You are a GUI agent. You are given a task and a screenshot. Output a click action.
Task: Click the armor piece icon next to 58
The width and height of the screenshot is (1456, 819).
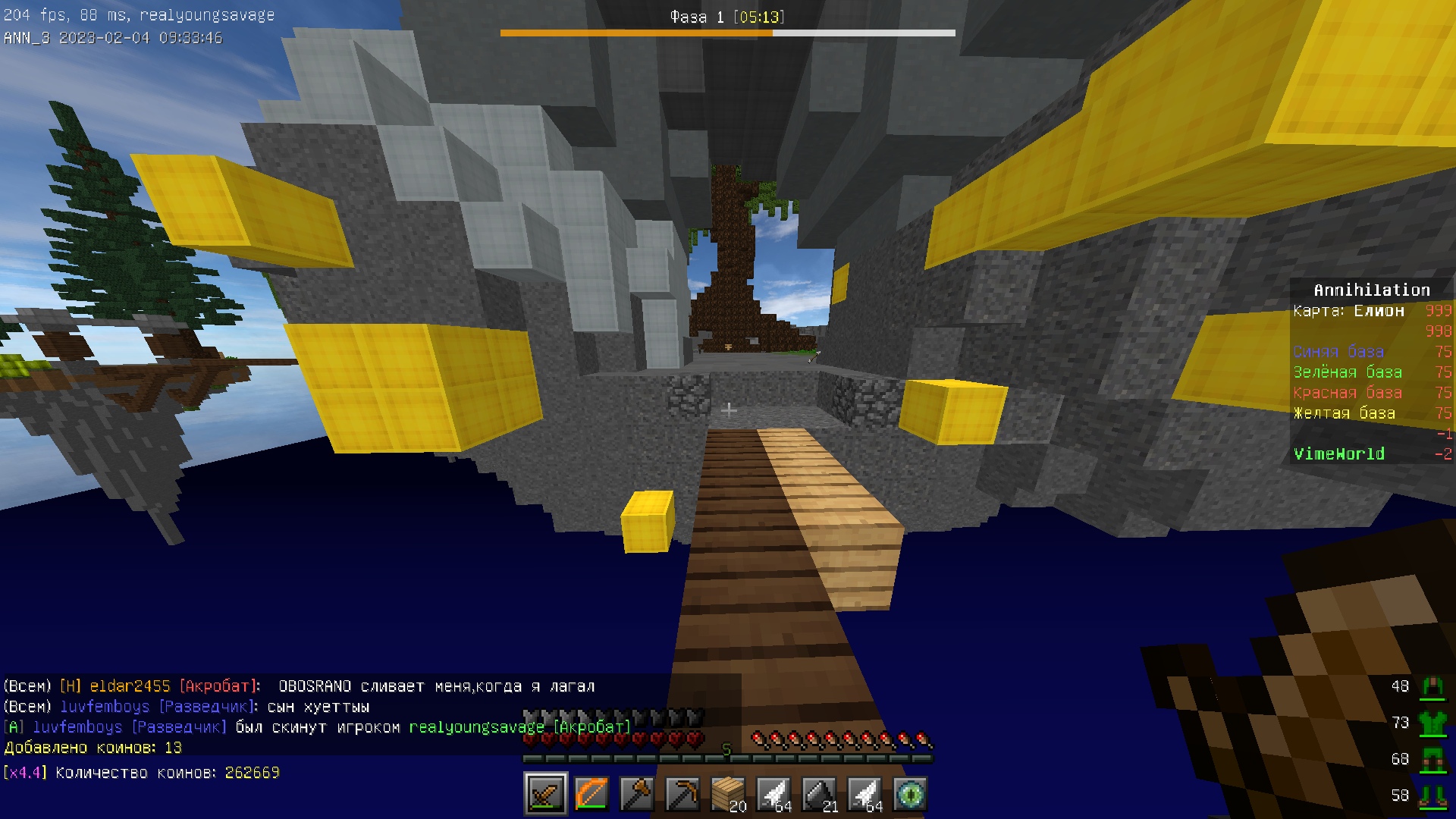click(1433, 795)
